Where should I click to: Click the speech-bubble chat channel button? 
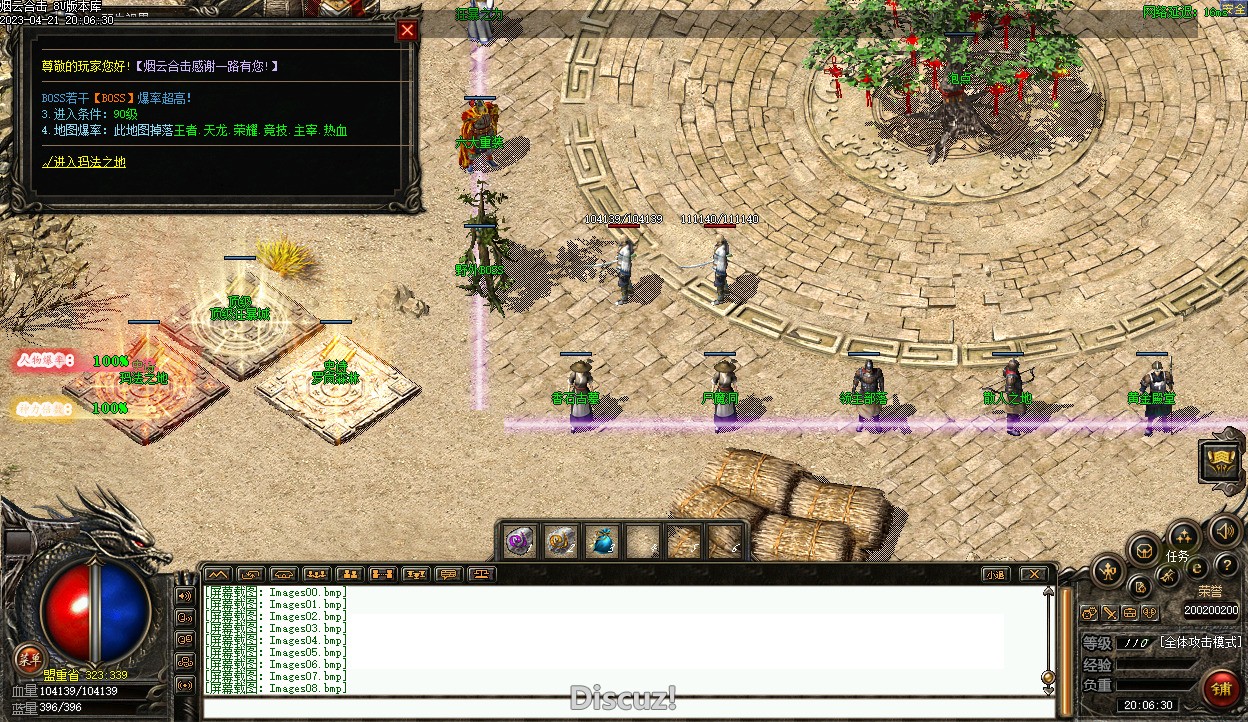448,574
